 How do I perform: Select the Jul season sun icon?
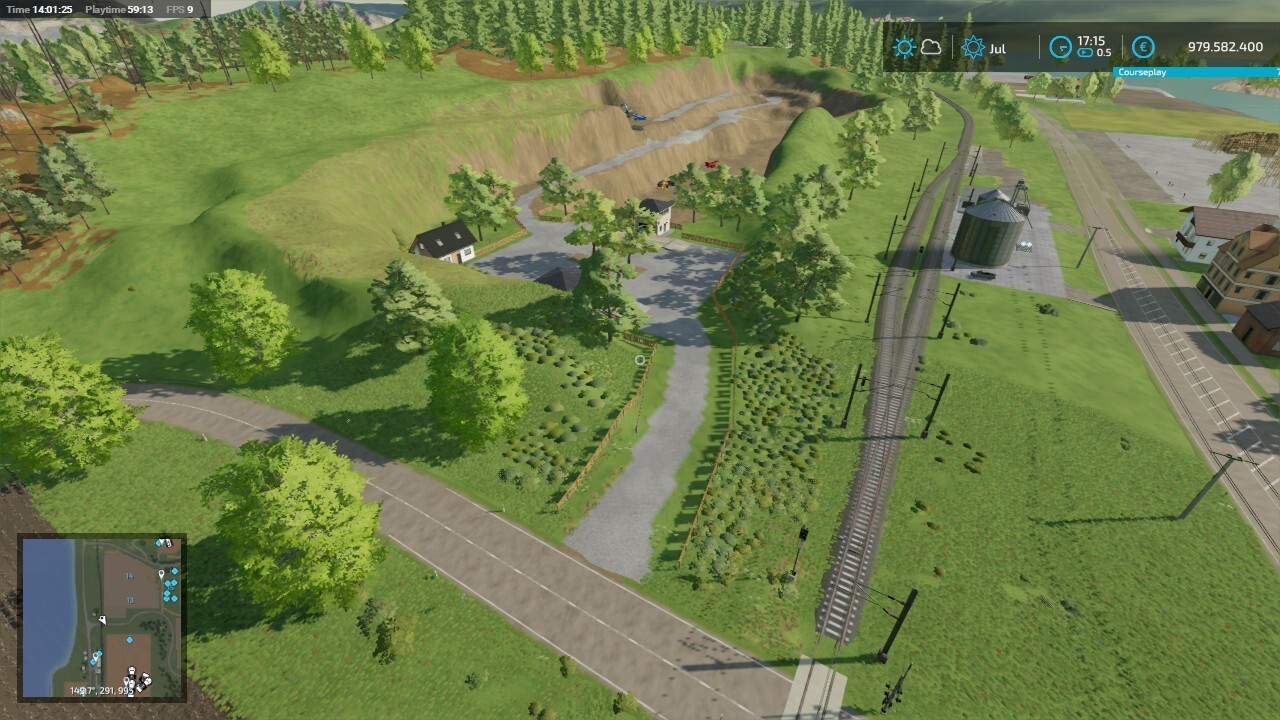tap(972, 47)
